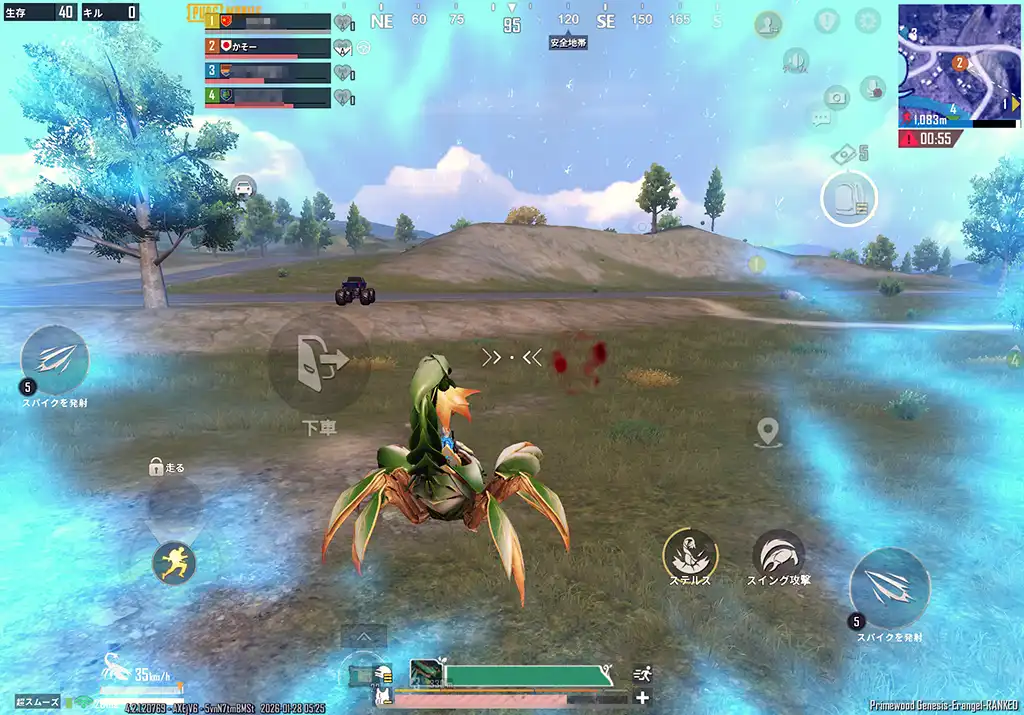
Task: Fire spikes with the left スパイクを発射 button
Action: click(x=55, y=359)
